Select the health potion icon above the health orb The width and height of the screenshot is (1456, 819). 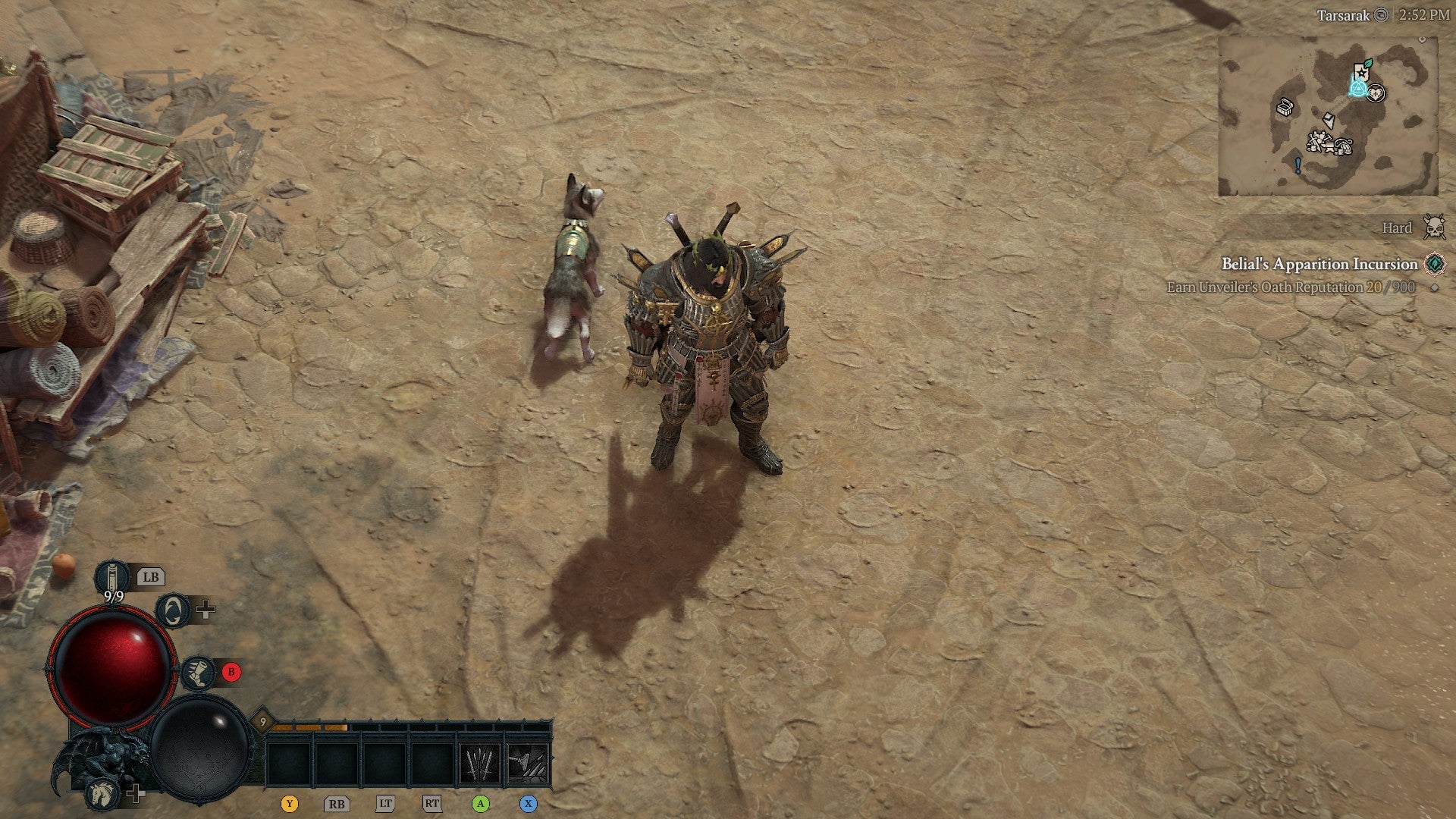point(112,577)
